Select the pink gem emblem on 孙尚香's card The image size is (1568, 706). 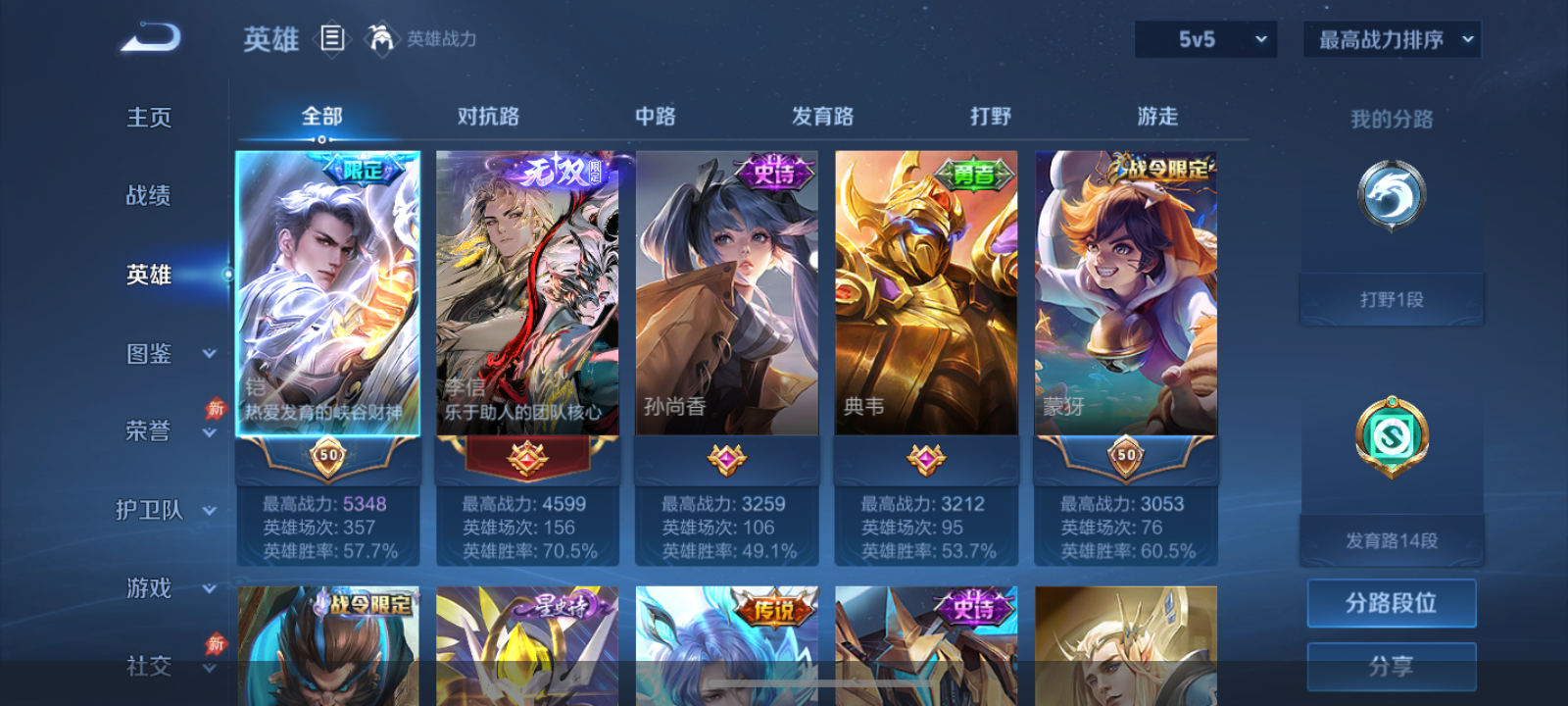pos(727,455)
